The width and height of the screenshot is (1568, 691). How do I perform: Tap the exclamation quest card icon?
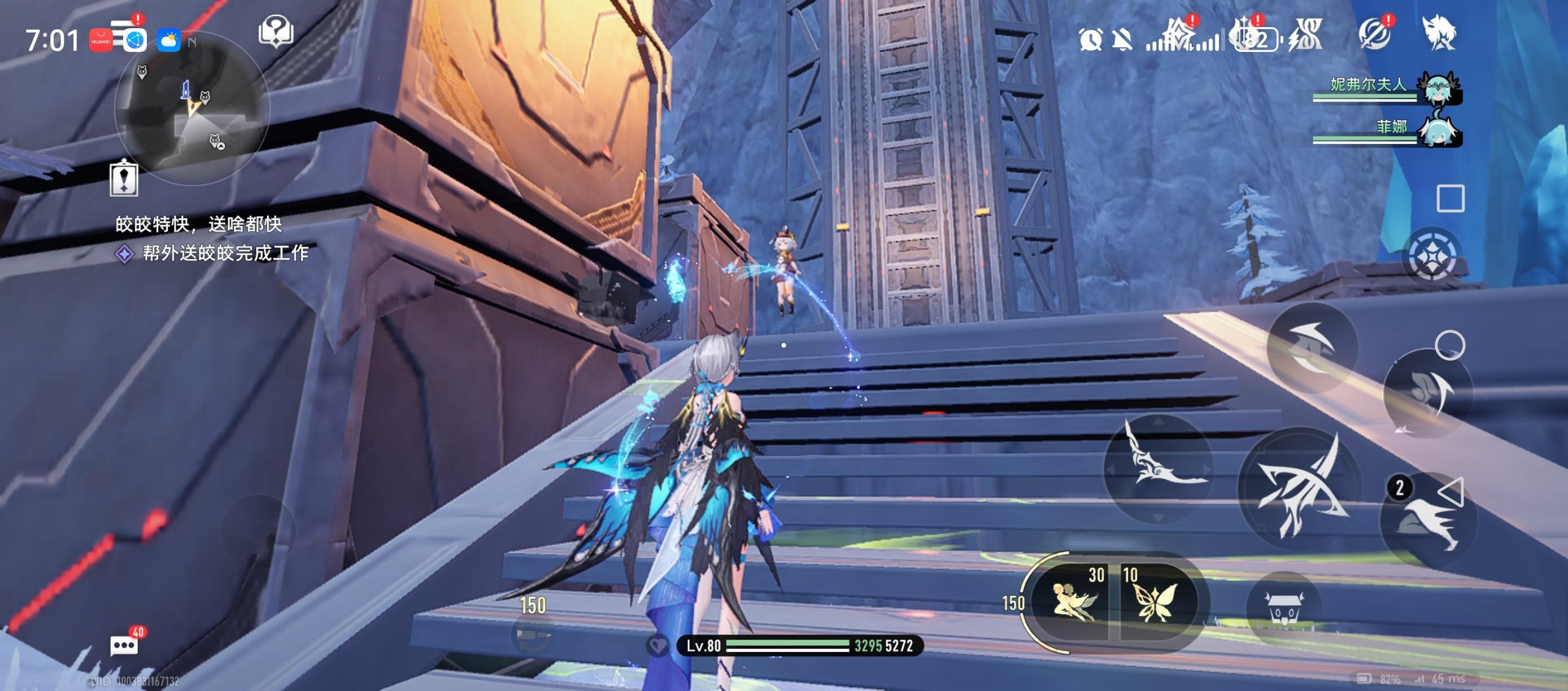[124, 179]
